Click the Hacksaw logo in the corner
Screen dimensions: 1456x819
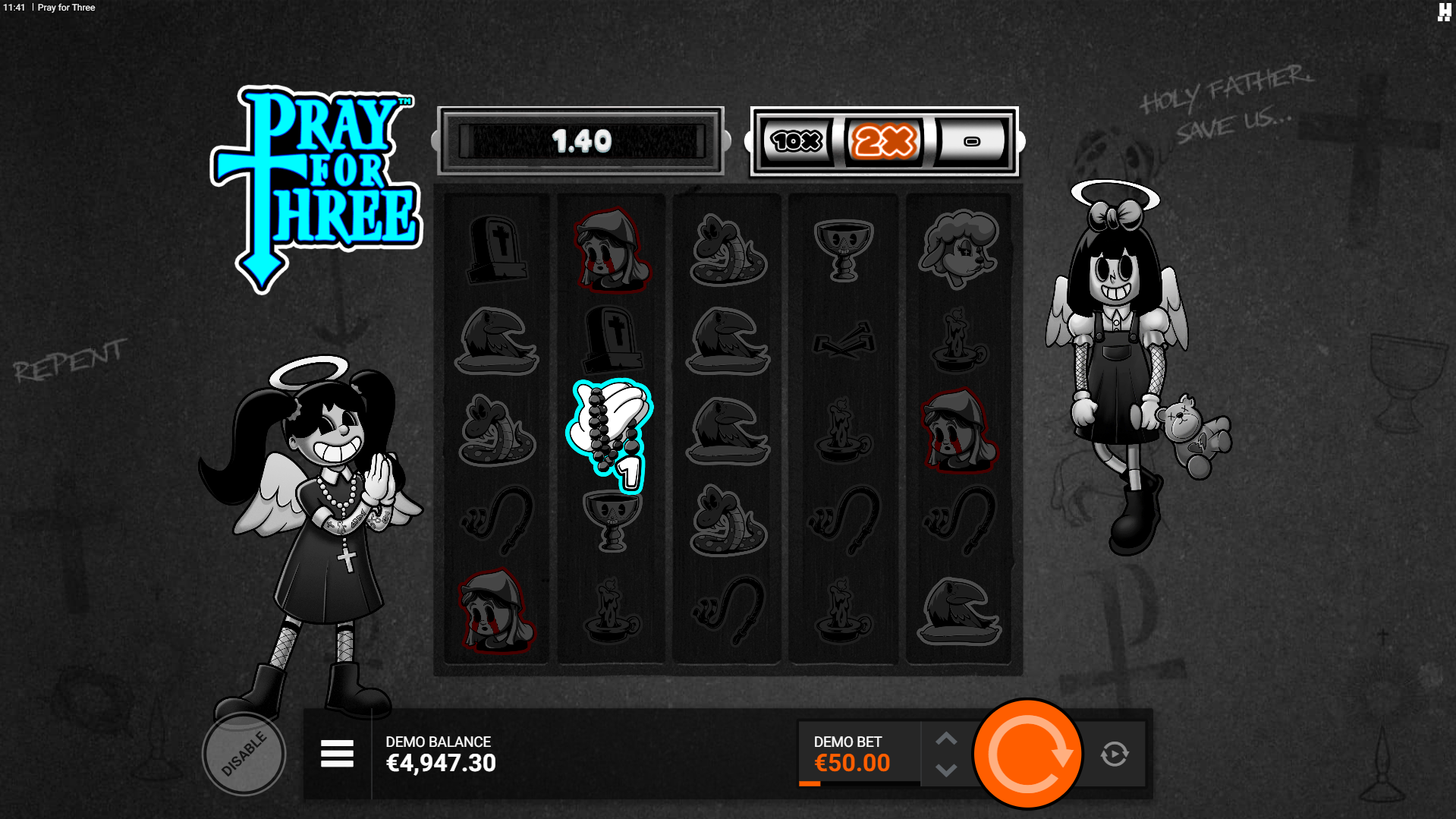pos(1444,12)
